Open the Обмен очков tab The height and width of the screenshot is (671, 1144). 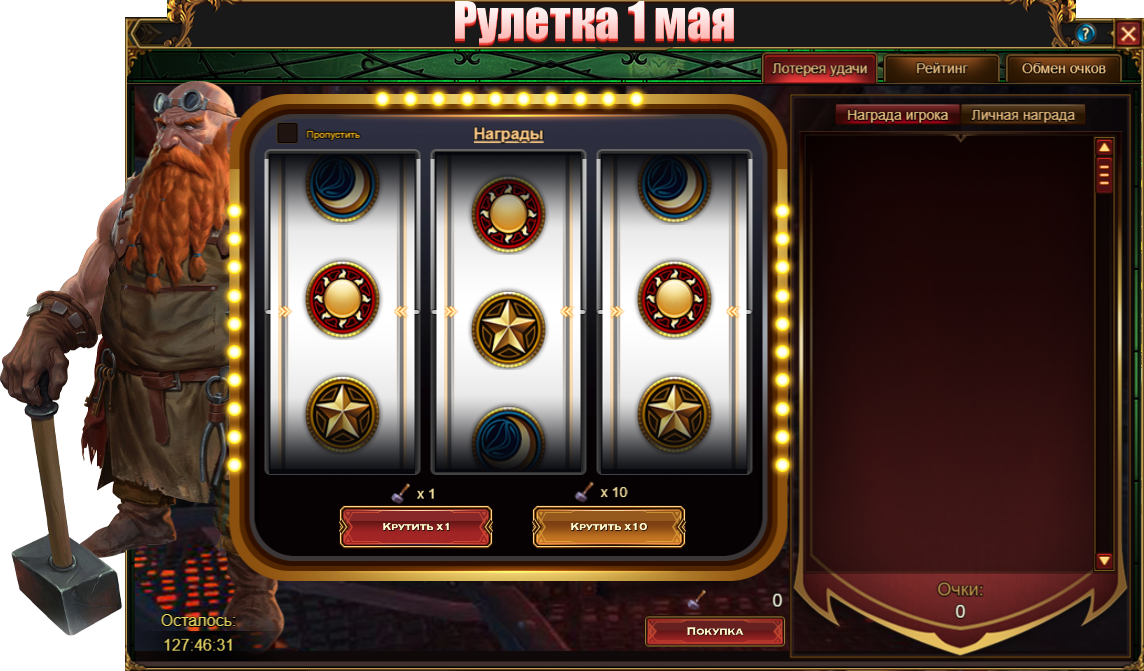tap(1063, 69)
